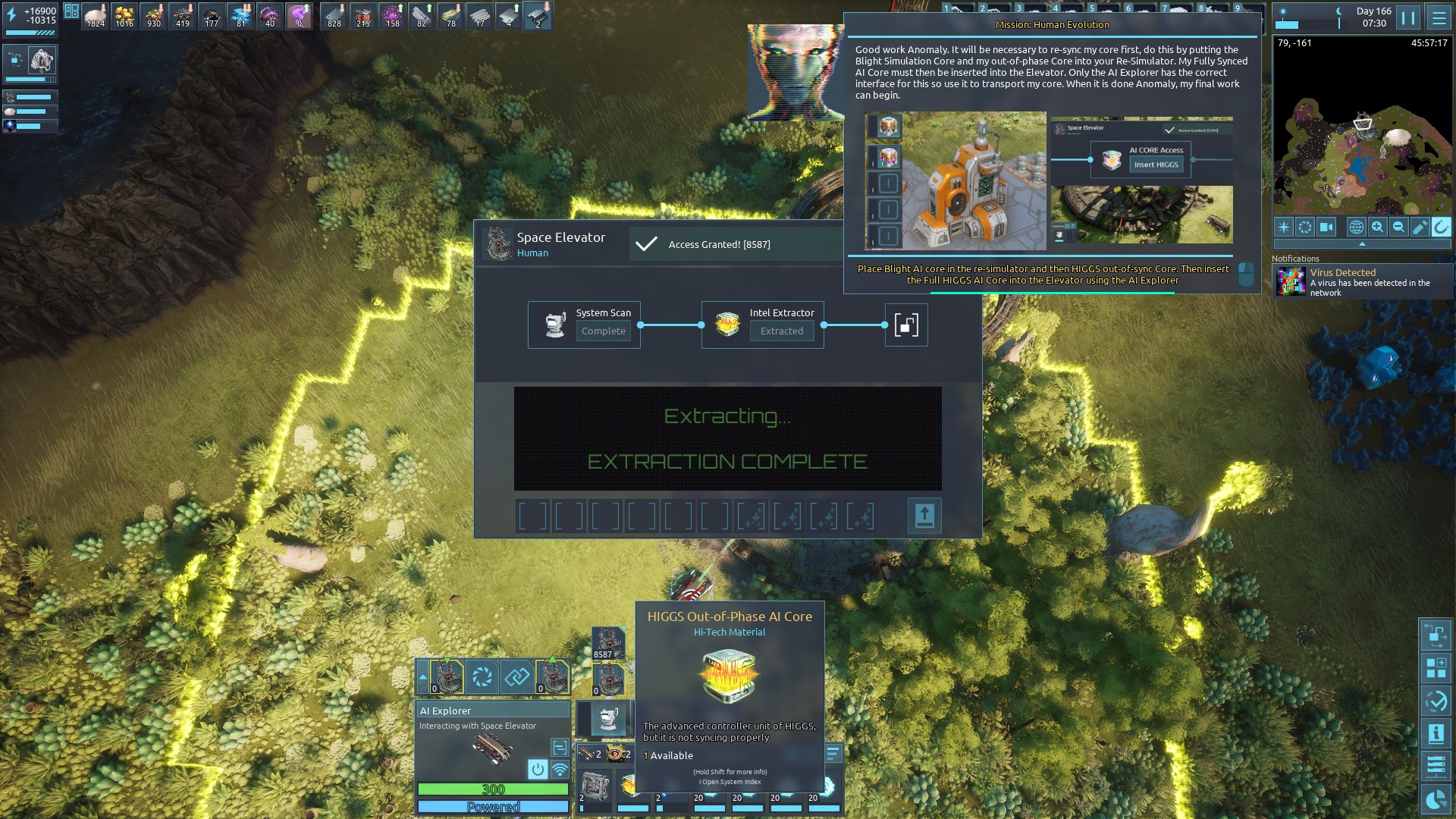
Task: Click the minimap zoom-out magnifier
Action: pos(1399,227)
